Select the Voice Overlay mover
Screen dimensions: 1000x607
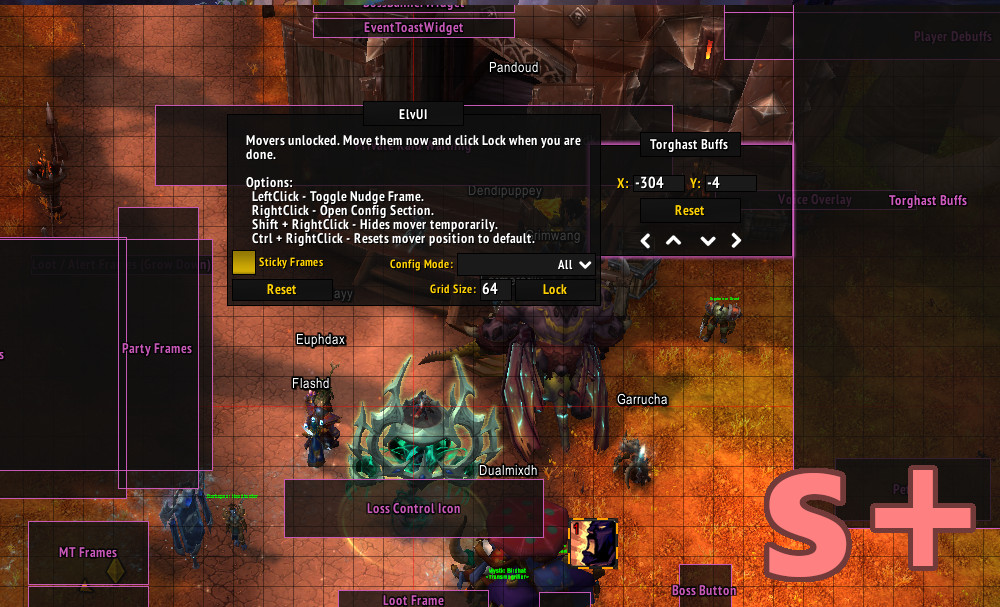click(x=815, y=200)
